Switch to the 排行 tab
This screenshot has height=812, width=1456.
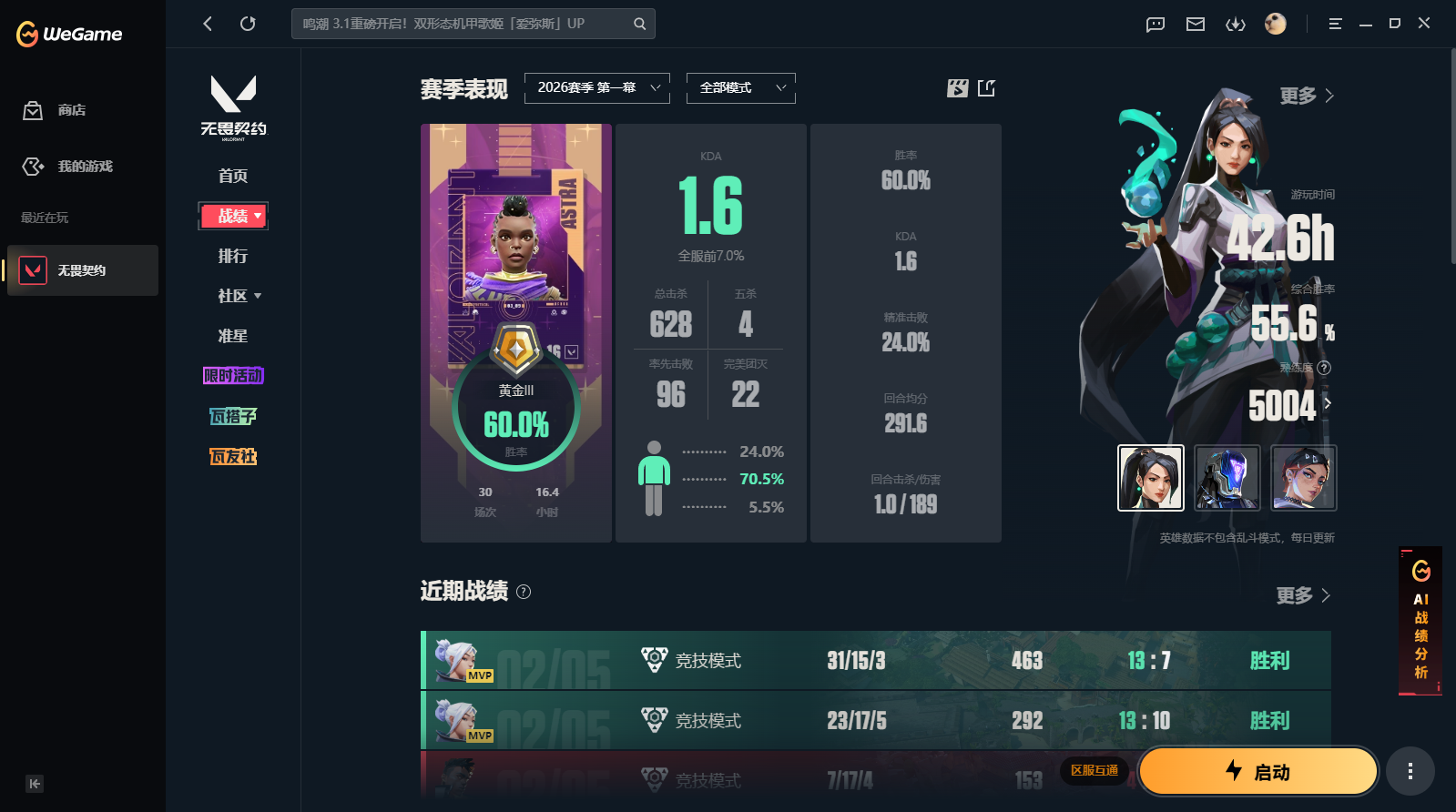click(233, 256)
